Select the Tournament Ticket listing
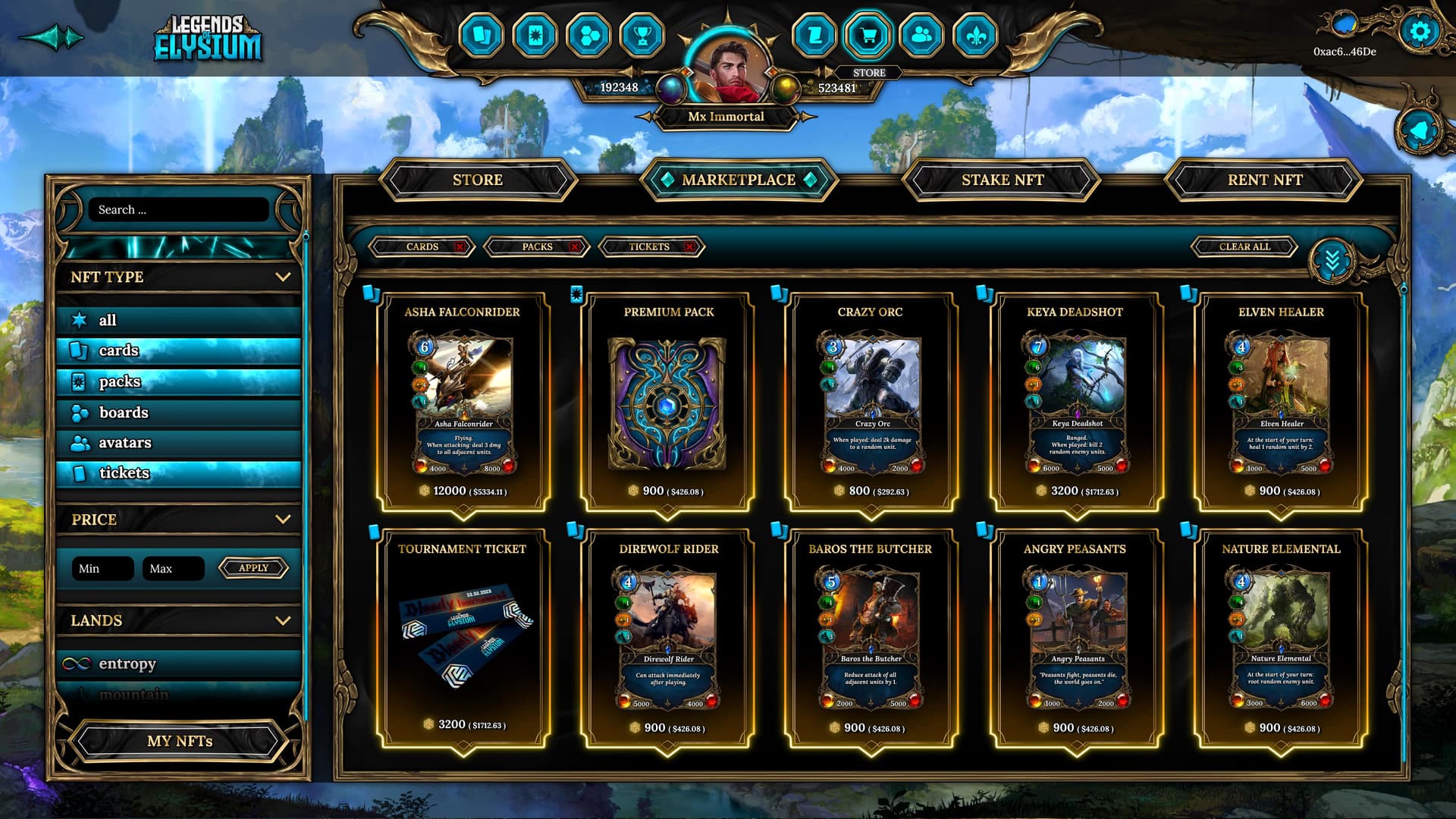The width and height of the screenshot is (1456, 819). point(463,639)
